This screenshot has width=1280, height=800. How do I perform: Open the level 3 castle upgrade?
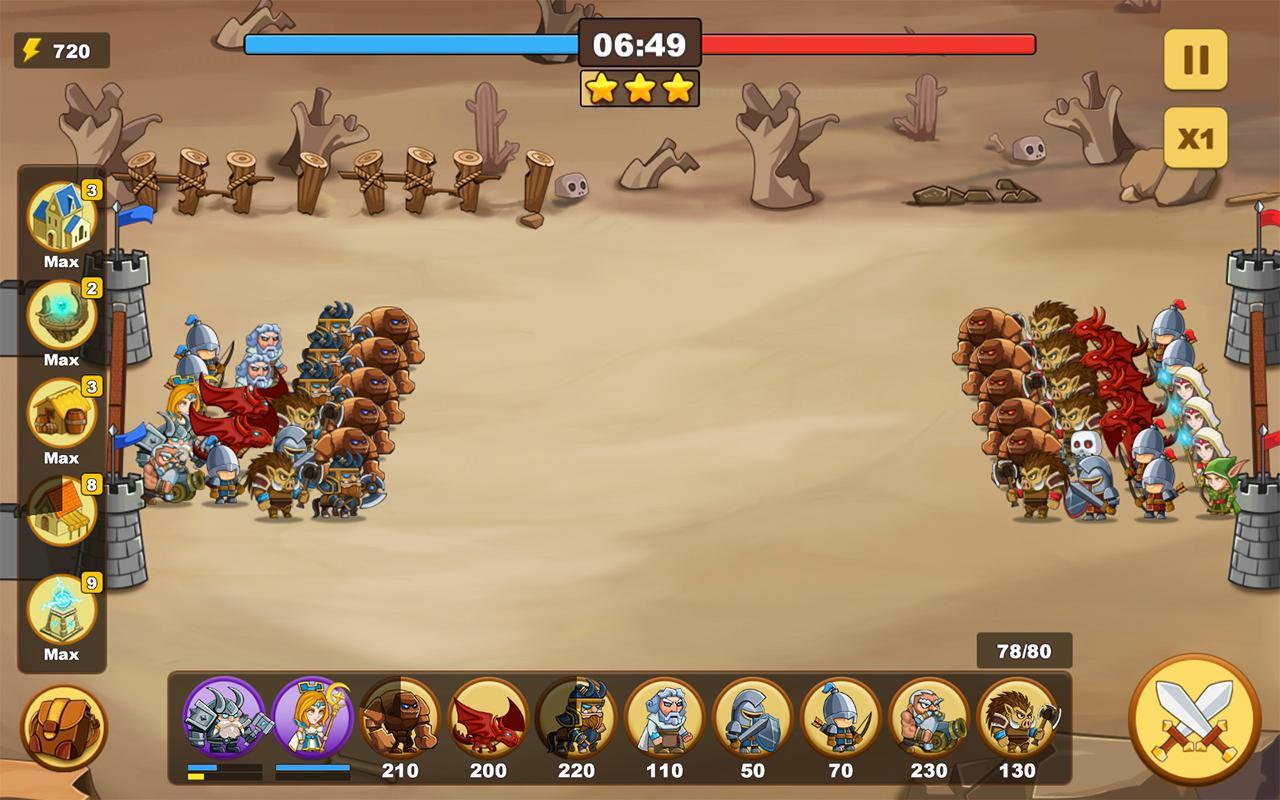point(62,218)
